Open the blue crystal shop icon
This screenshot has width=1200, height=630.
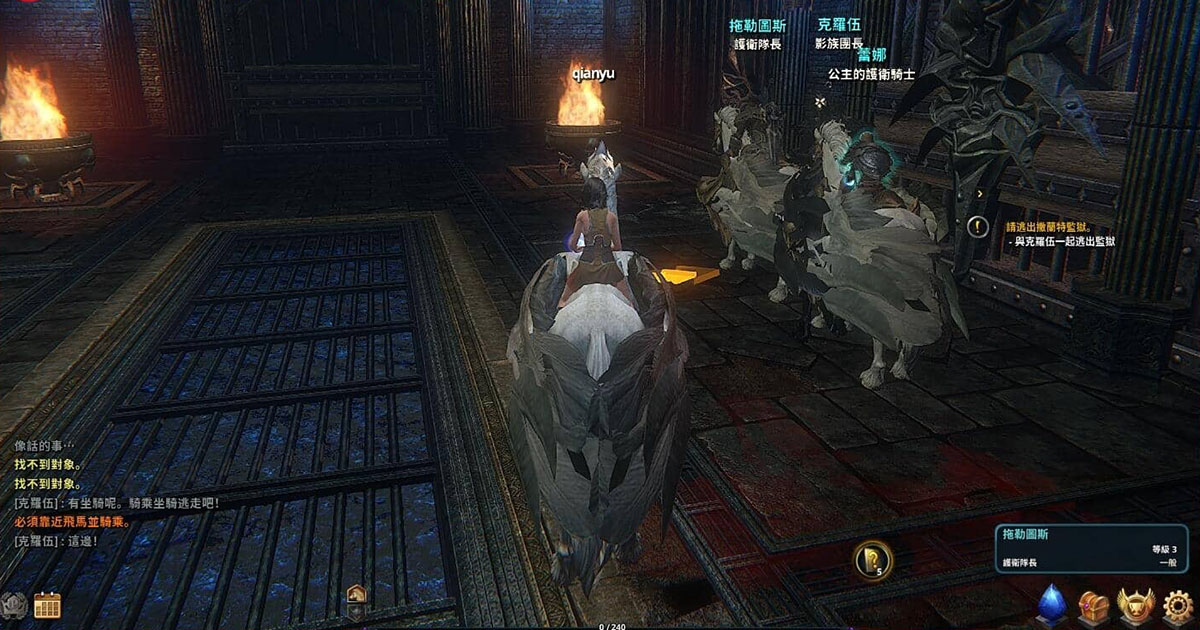(1051, 605)
